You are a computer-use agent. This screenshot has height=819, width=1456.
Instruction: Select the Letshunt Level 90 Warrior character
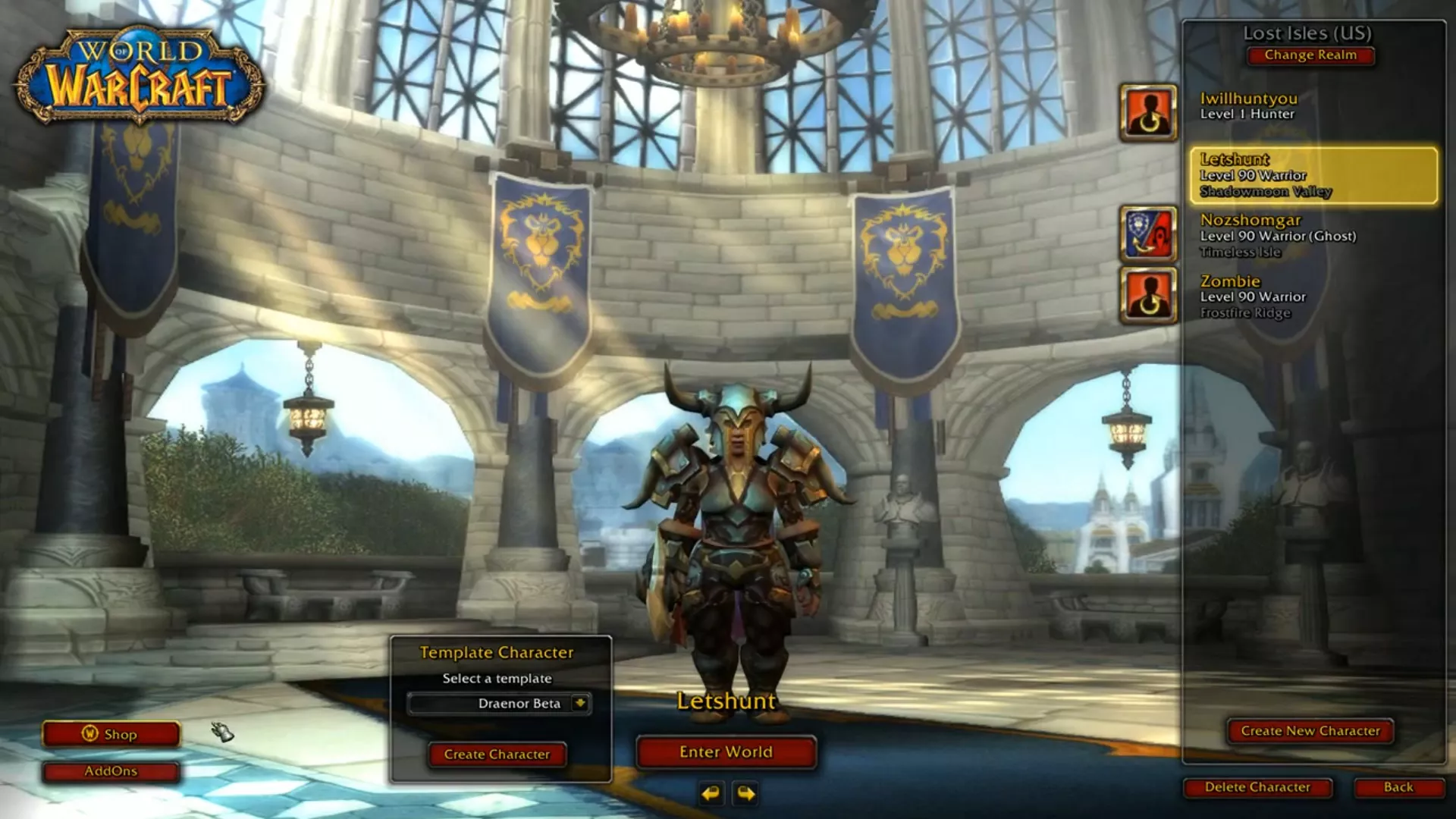pyautogui.click(x=1313, y=175)
